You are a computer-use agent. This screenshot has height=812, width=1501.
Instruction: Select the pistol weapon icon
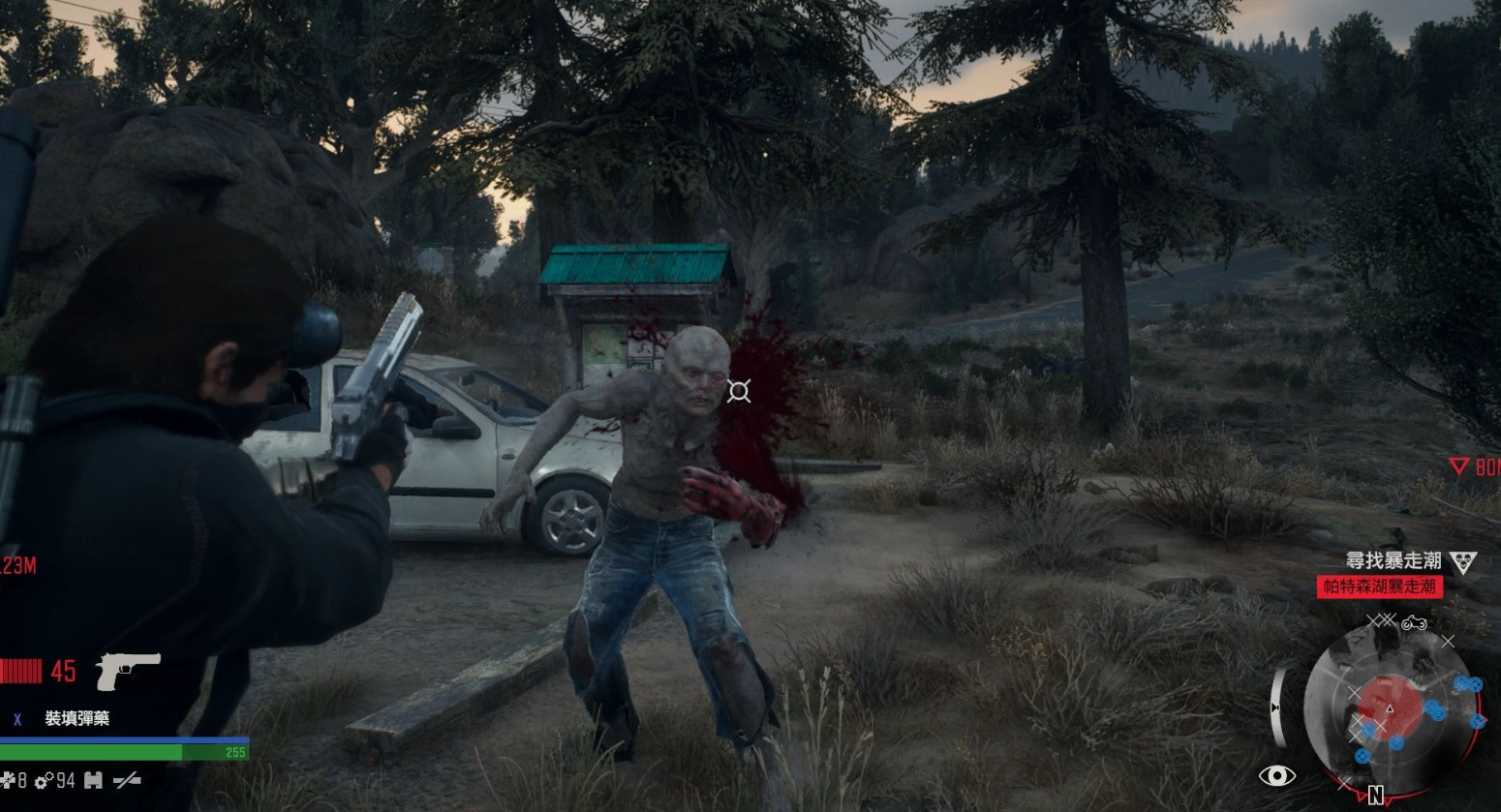click(x=127, y=670)
